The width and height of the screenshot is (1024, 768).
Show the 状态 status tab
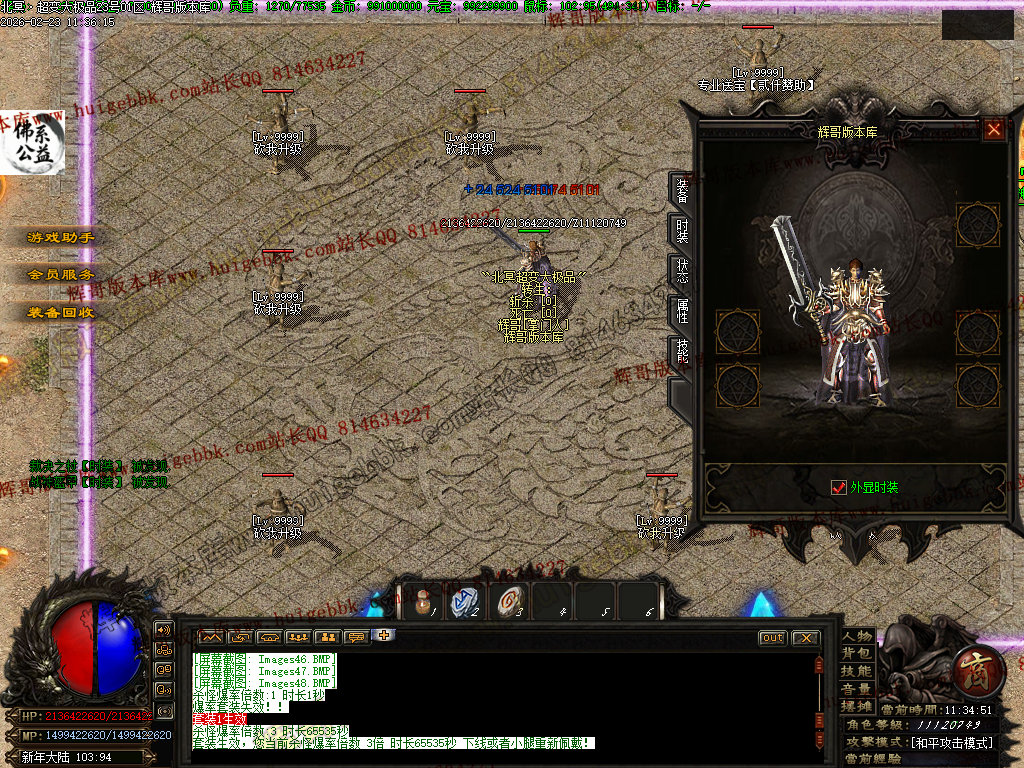click(x=681, y=272)
